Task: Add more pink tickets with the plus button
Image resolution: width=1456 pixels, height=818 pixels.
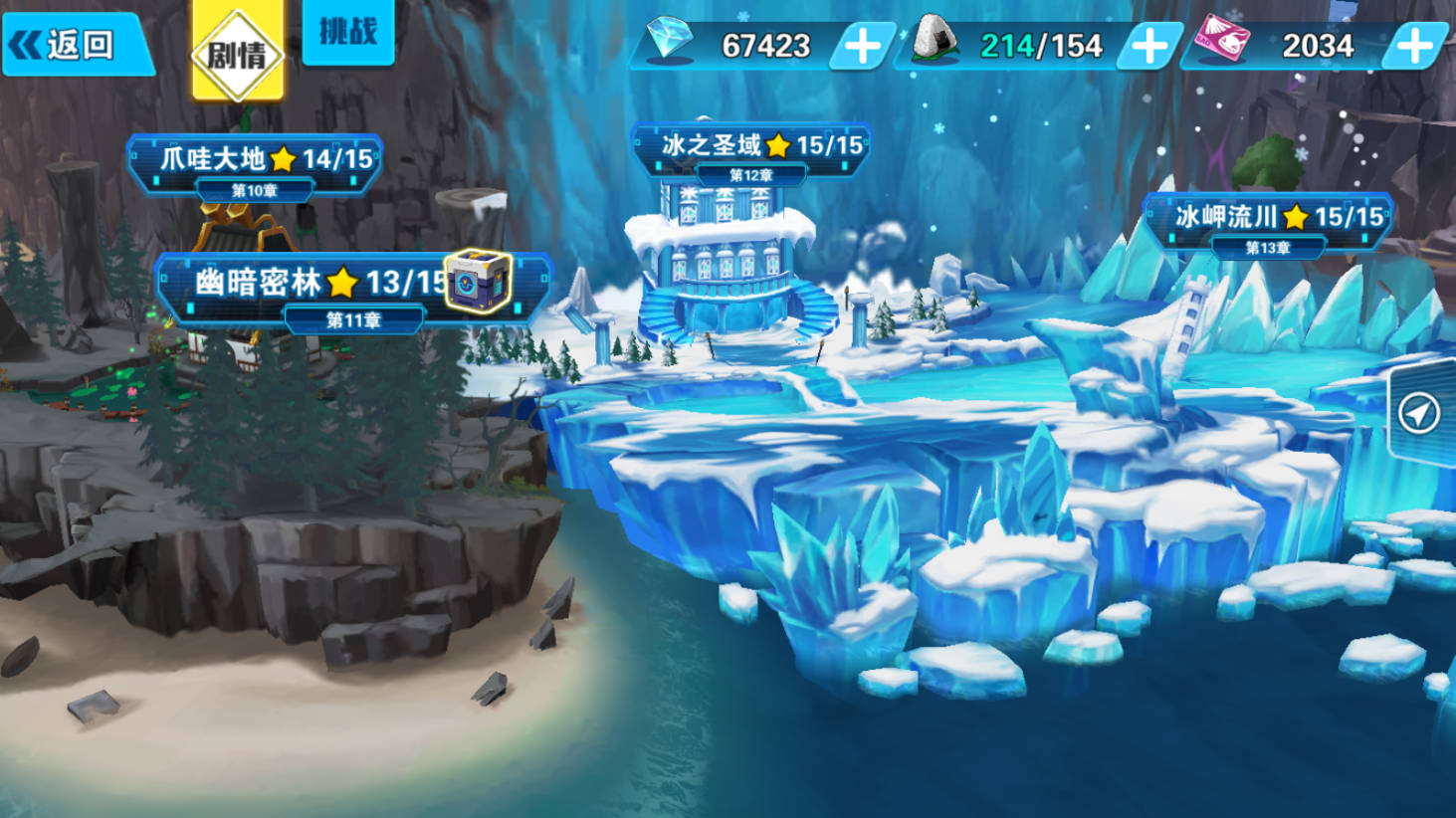Action: coord(1414,46)
